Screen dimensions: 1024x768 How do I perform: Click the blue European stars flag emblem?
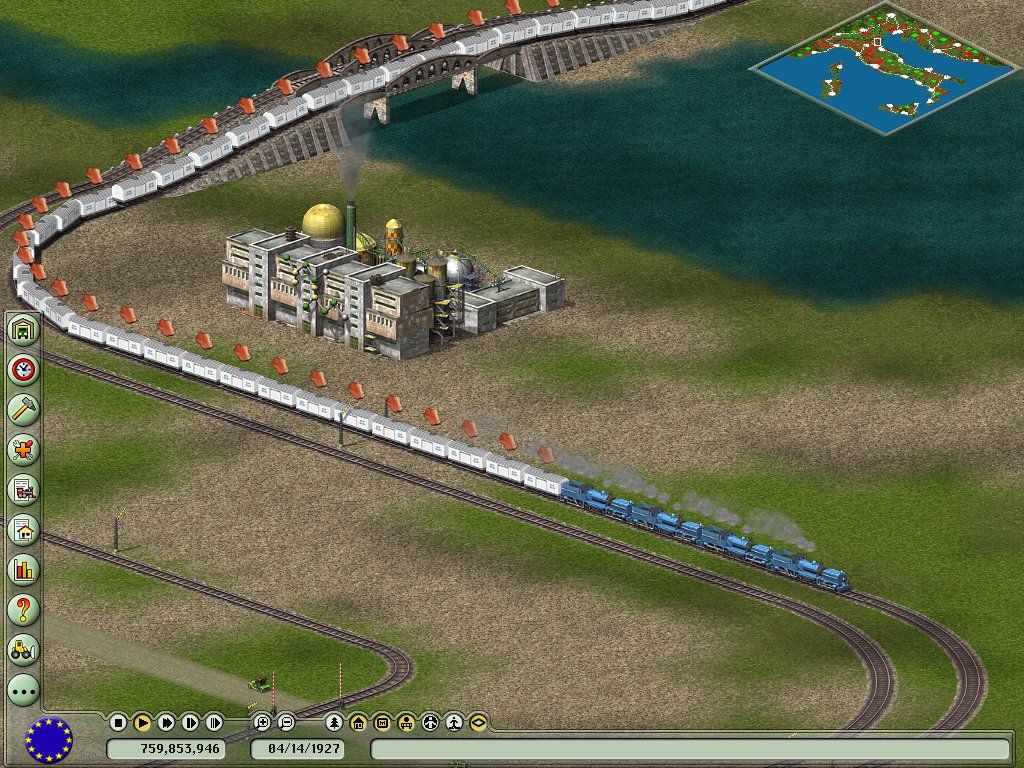pos(48,740)
